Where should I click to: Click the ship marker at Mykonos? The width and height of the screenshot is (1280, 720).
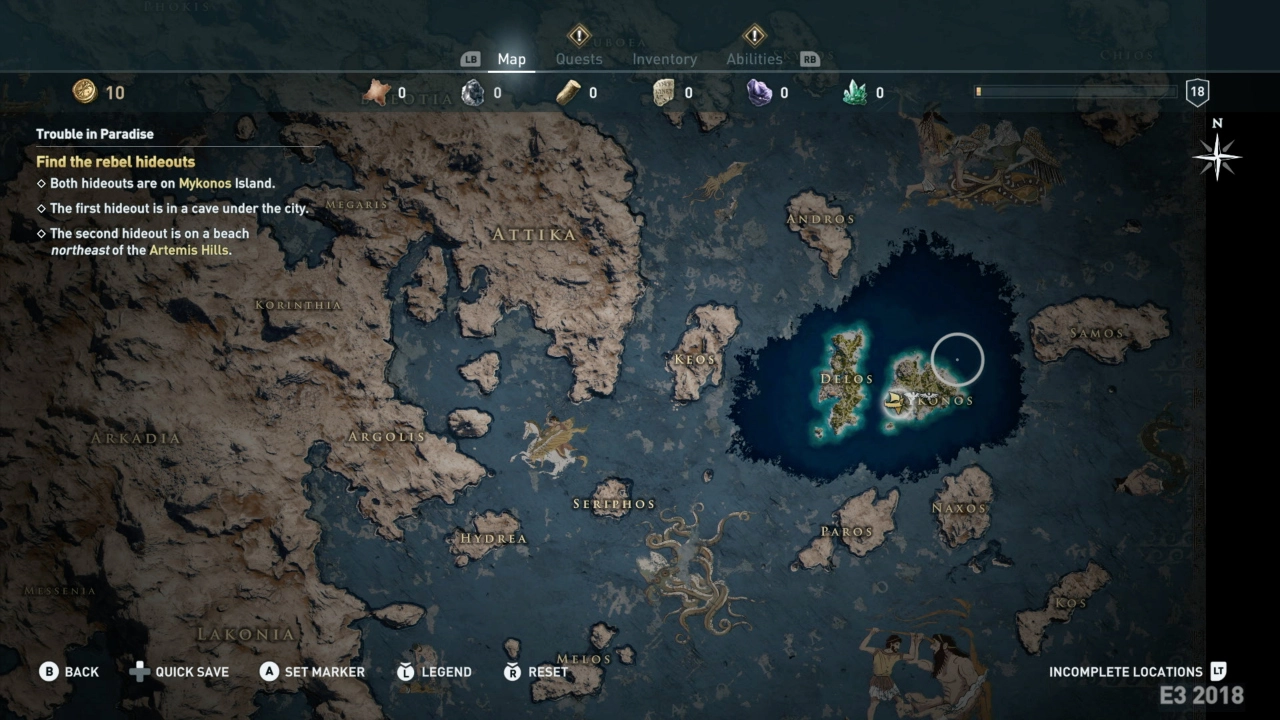[x=897, y=403]
